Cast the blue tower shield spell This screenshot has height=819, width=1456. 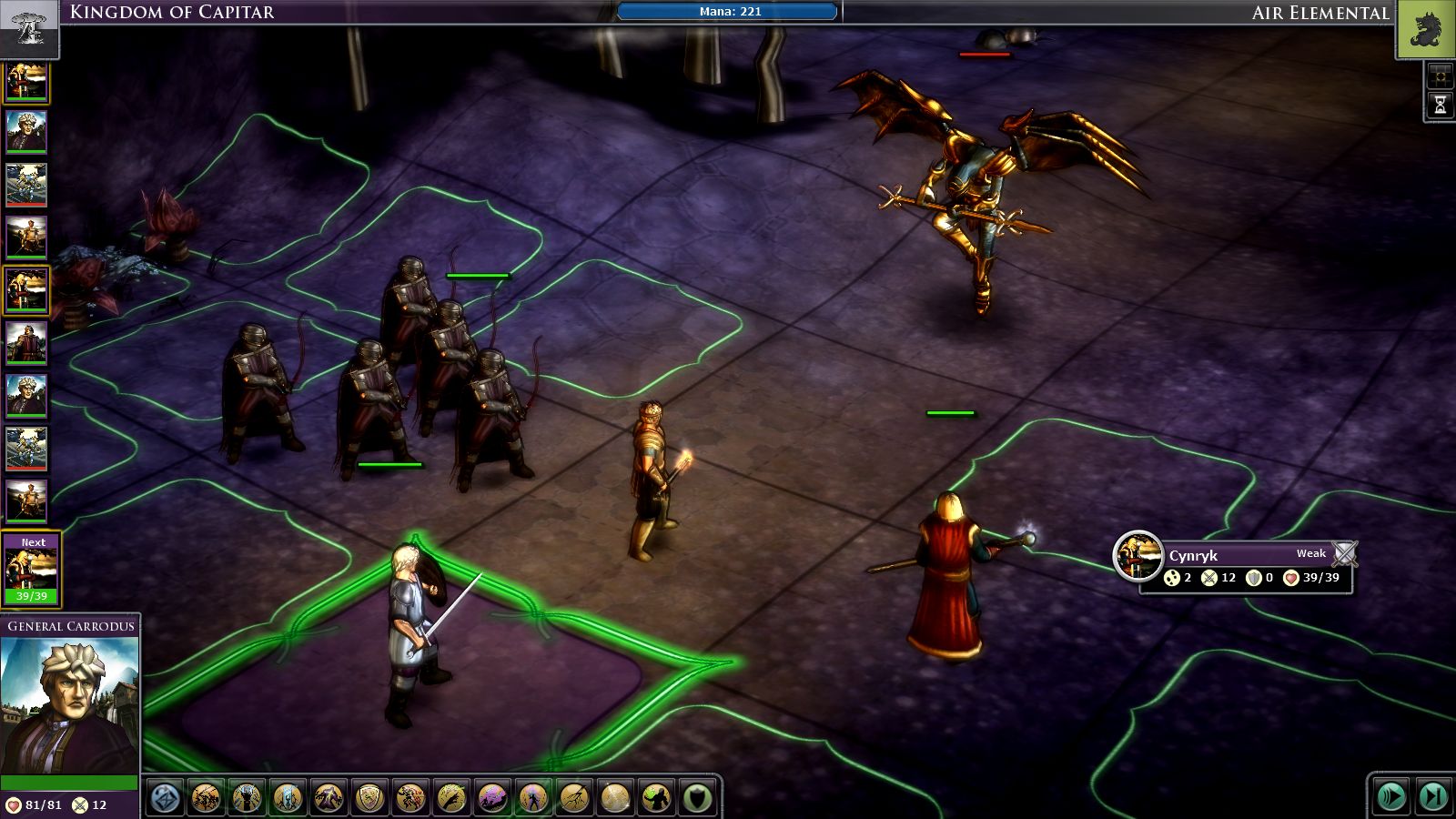click(288, 798)
